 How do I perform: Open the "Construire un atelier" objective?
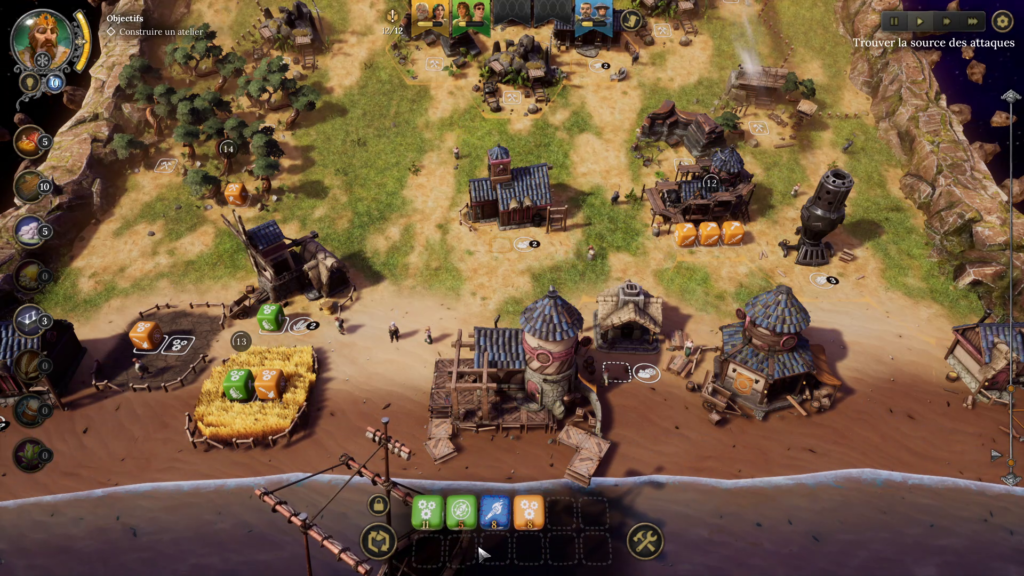point(164,32)
